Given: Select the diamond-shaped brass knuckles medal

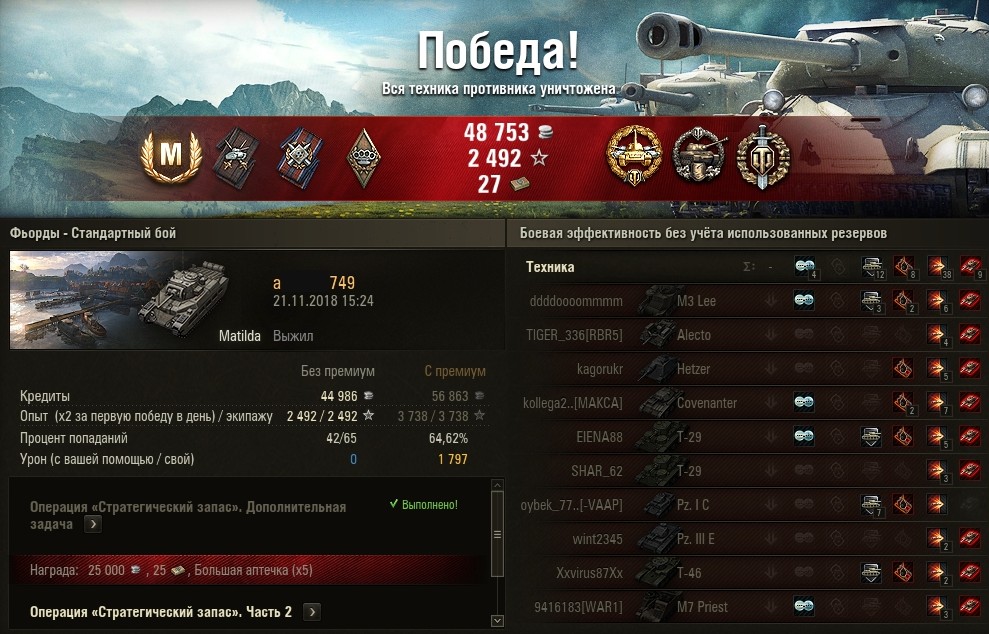Looking at the screenshot, I should click(362, 156).
